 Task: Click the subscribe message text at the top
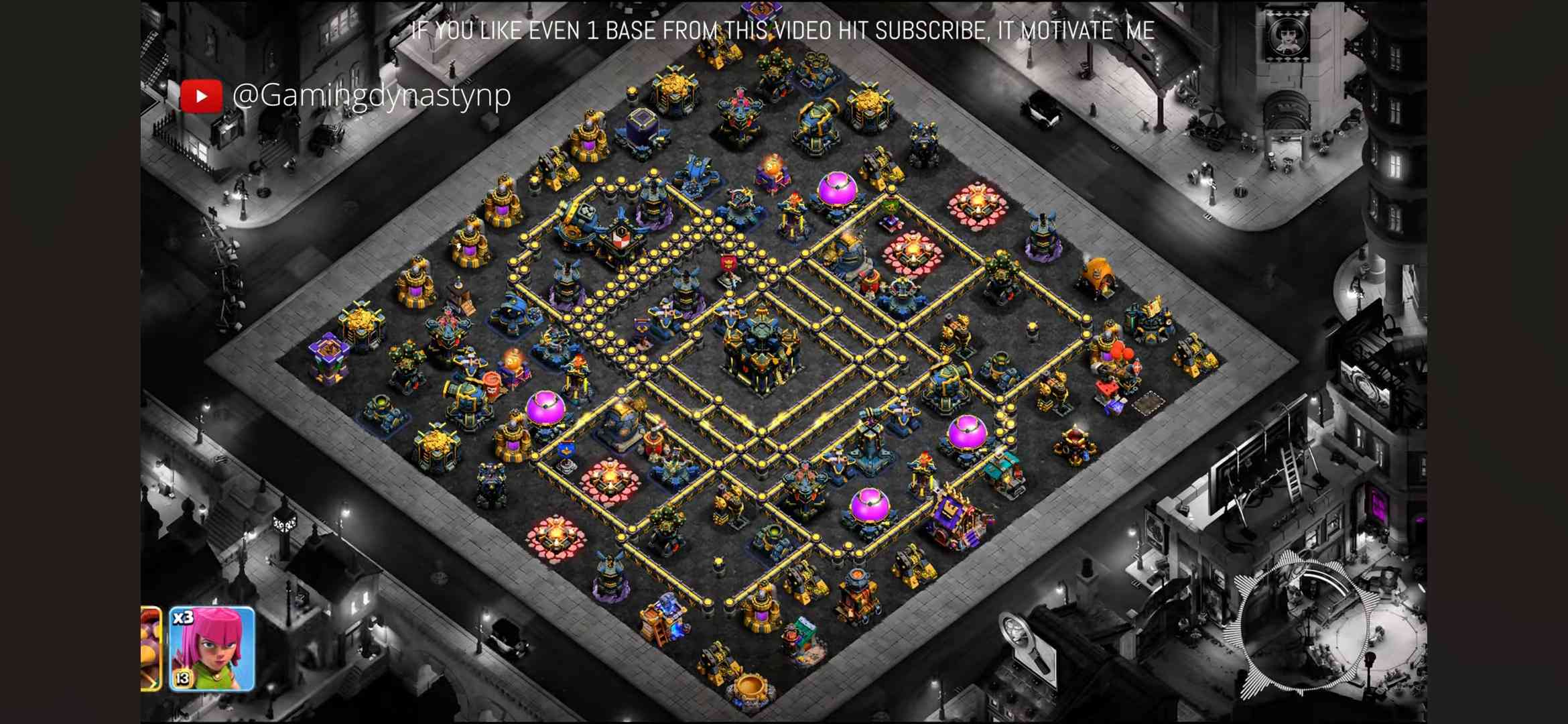tap(784, 30)
